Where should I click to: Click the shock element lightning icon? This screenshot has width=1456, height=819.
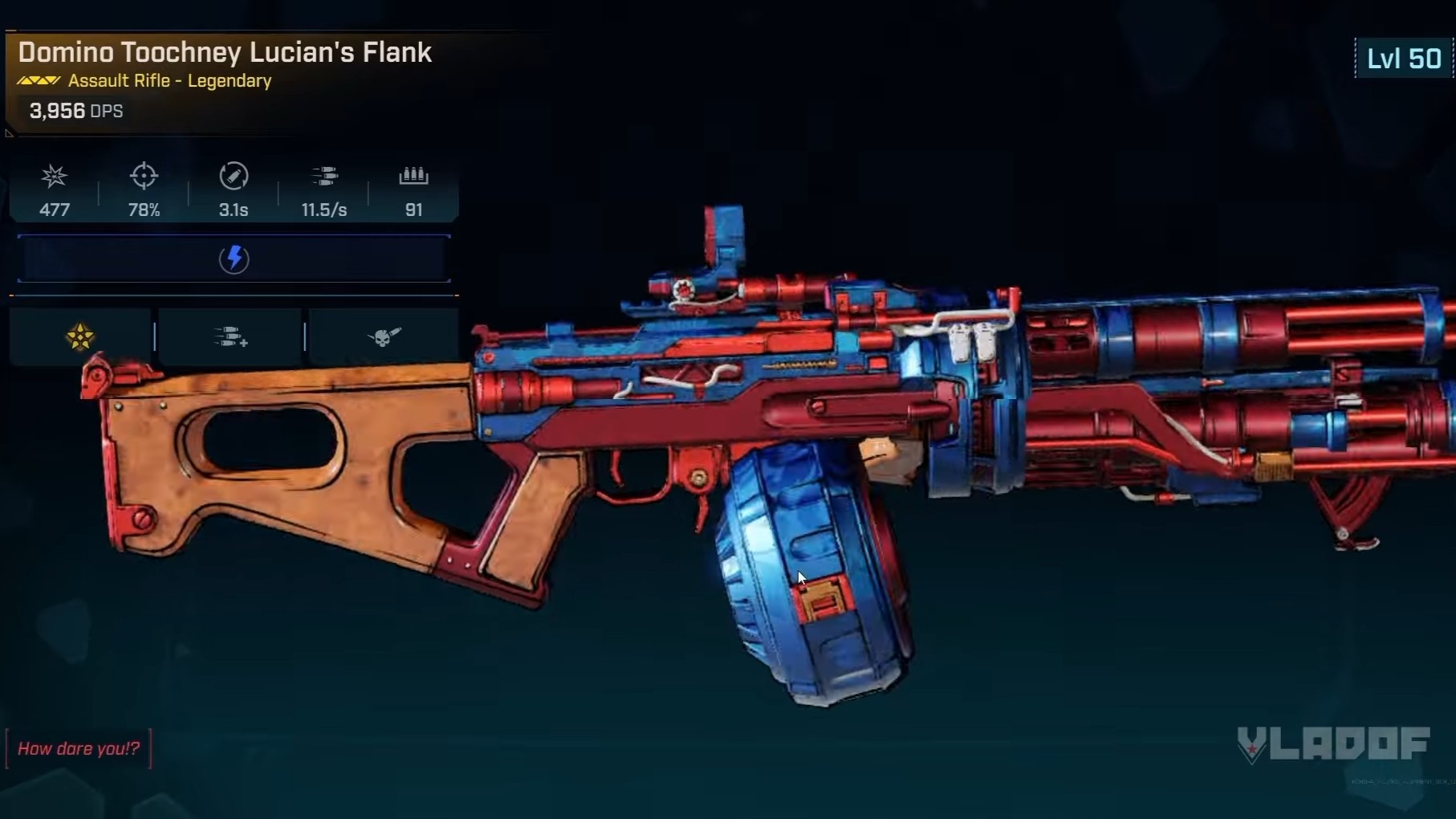point(234,259)
